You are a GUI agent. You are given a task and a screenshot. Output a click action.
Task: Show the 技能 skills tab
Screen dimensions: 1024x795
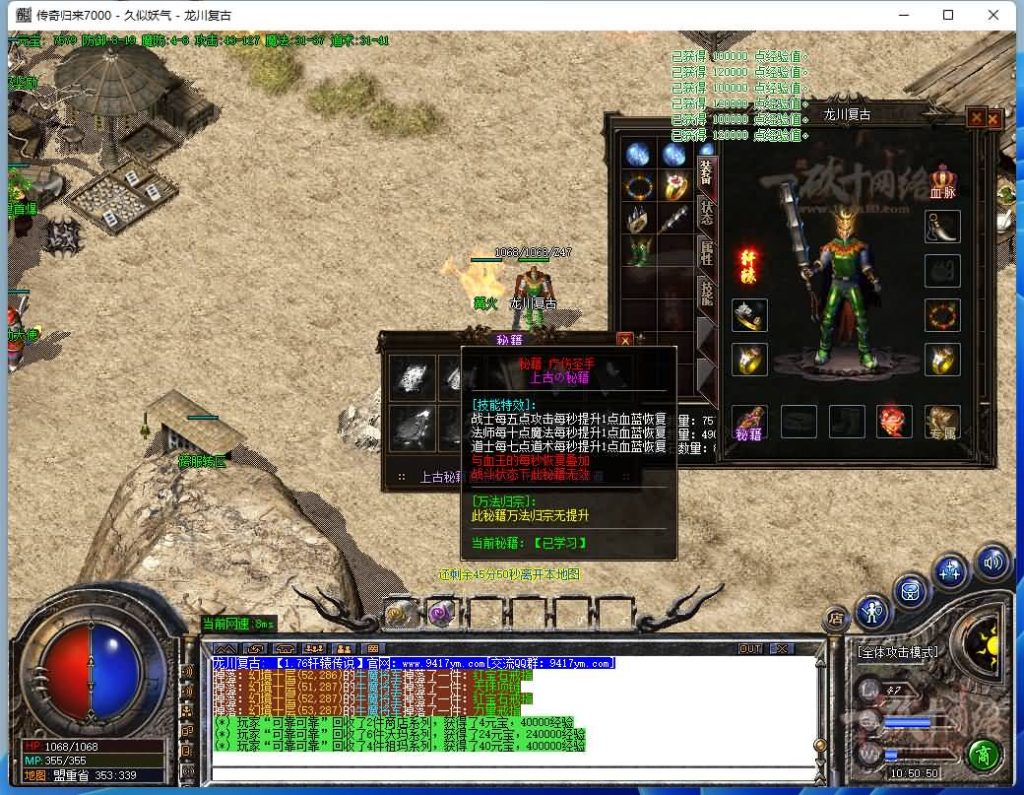pos(706,291)
